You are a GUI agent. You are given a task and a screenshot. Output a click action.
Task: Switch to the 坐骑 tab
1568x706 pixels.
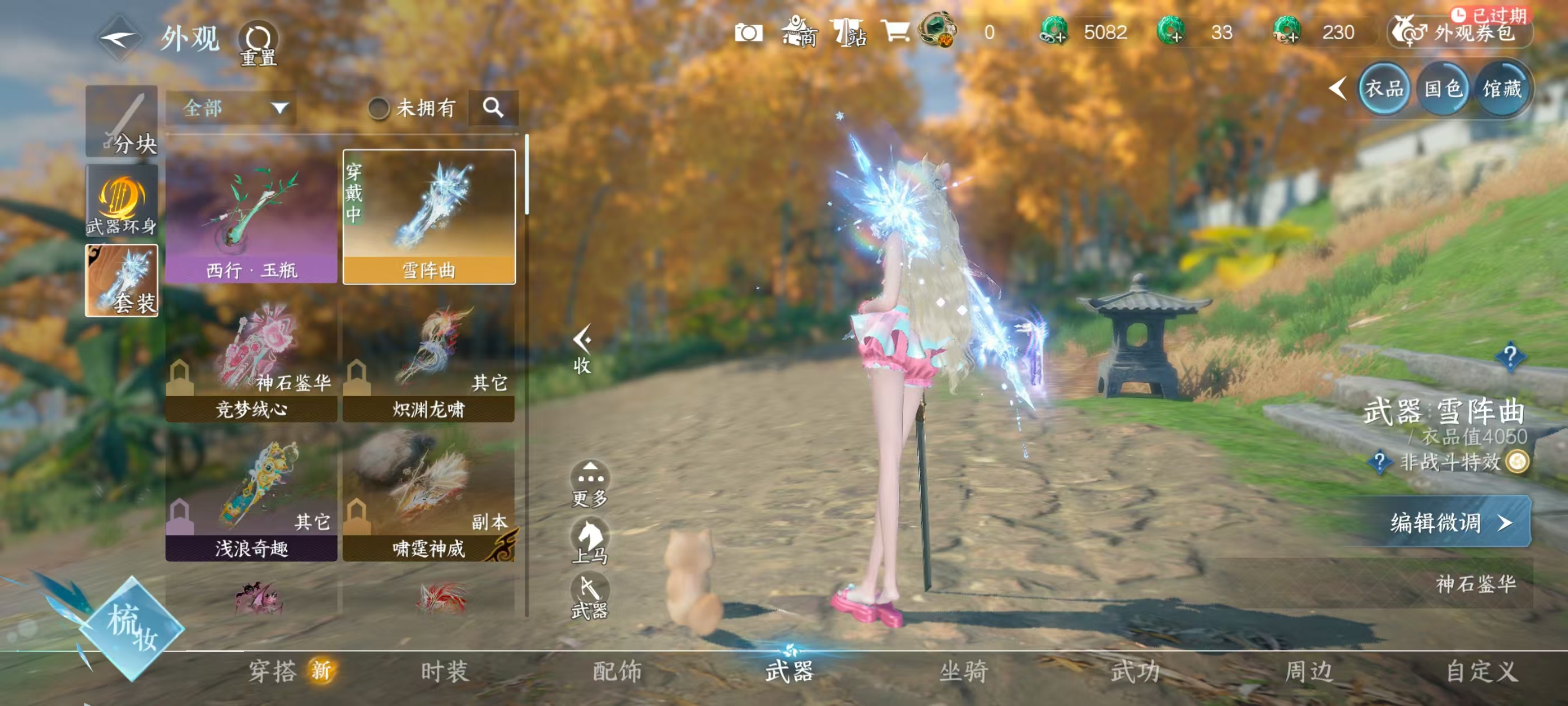click(963, 671)
